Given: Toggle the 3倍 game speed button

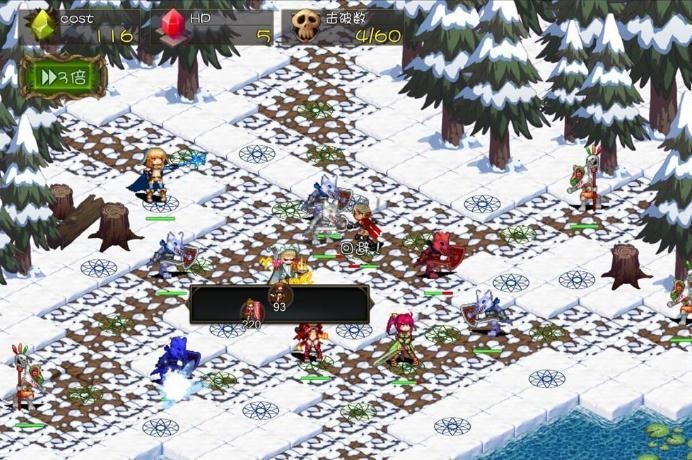Looking at the screenshot, I should 63,77.
